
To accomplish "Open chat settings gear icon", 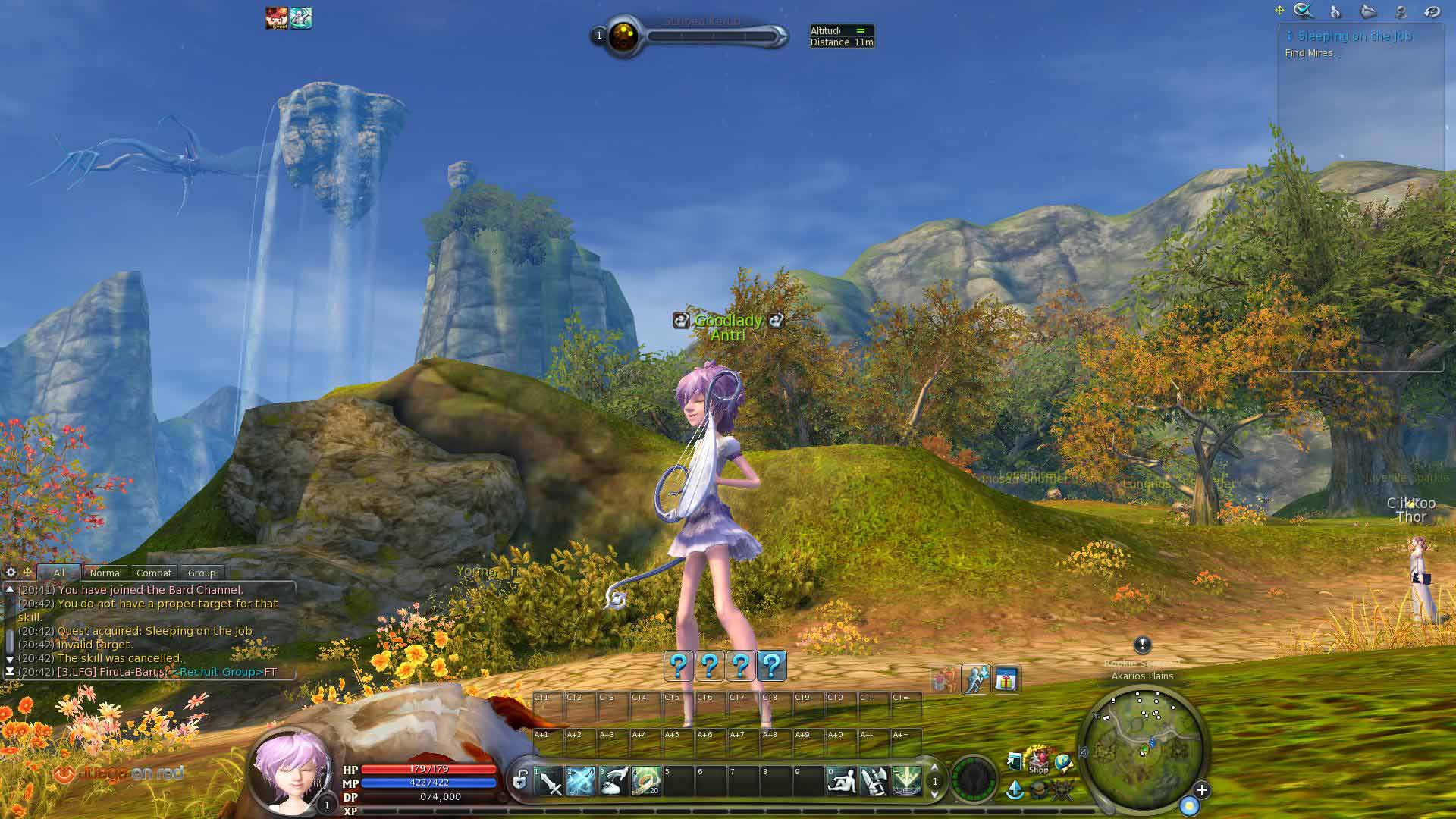I will 11,573.
